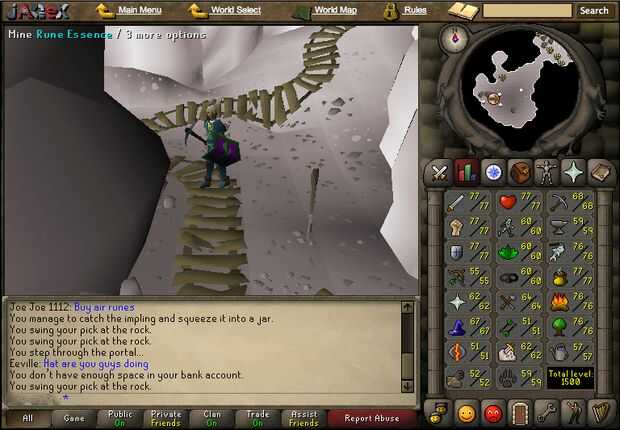Select the Mining skill with pickaxe icon
Image resolution: width=620 pixels, height=430 pixels.
[x=558, y=203]
